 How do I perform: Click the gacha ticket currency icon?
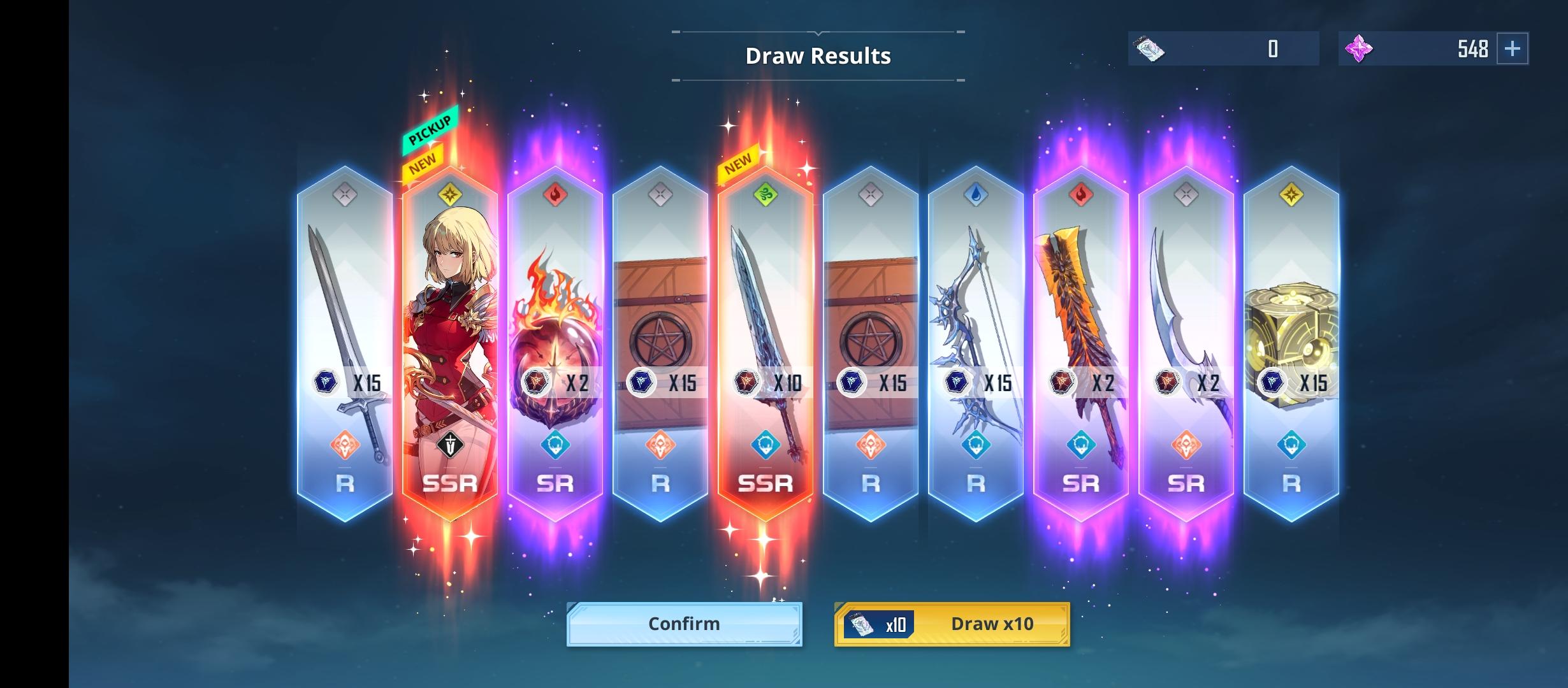(x=1147, y=48)
